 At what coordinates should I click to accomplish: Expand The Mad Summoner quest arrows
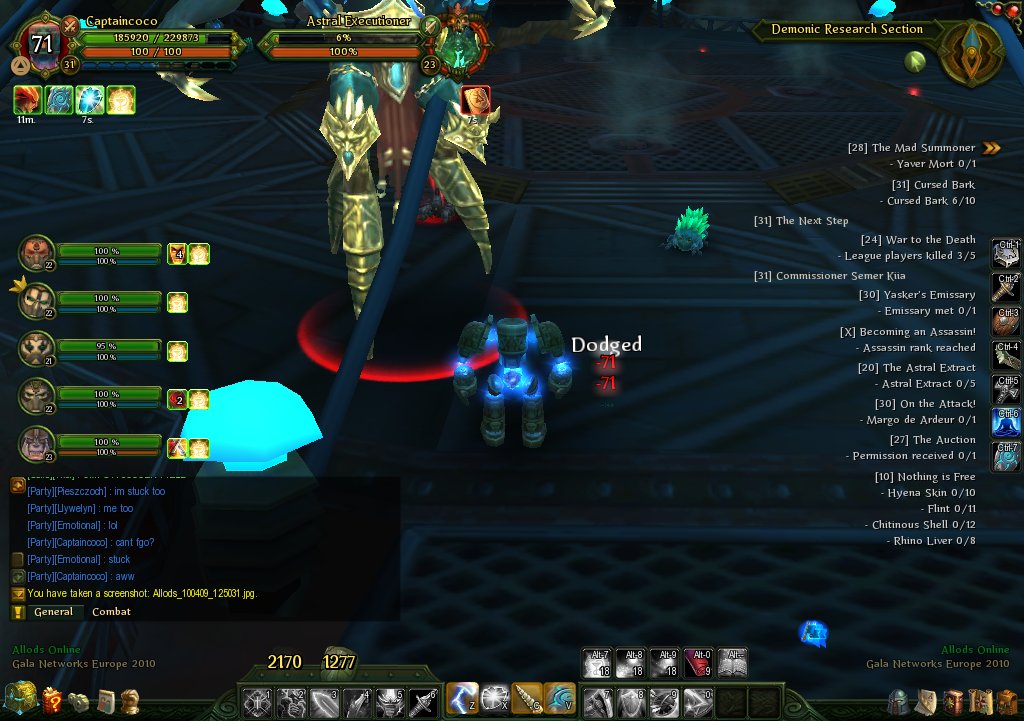[991, 148]
